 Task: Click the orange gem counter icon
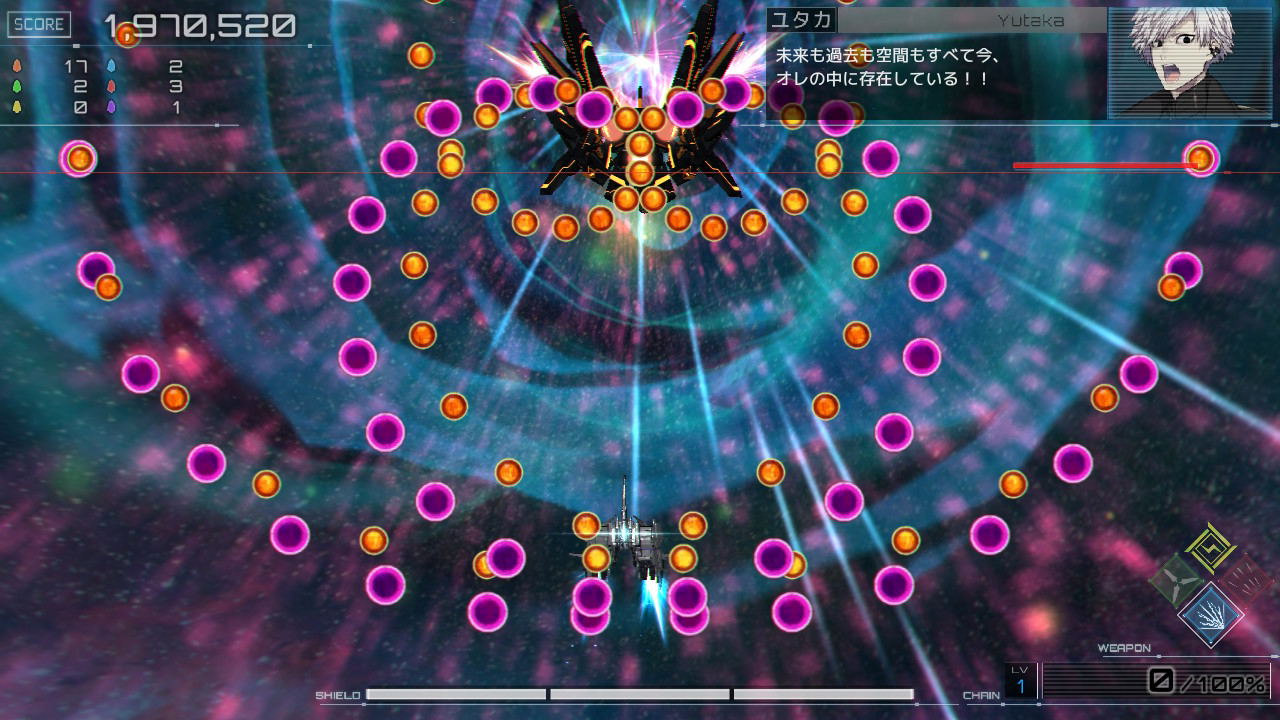pos(17,66)
